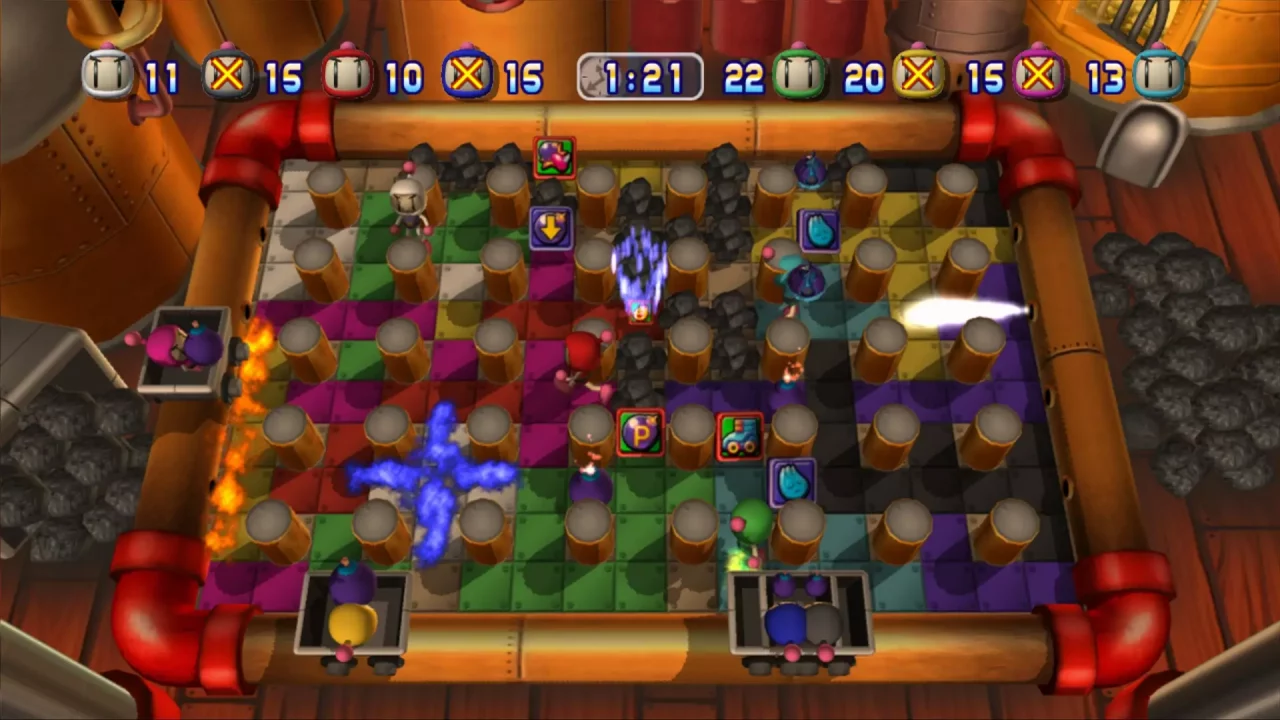The height and width of the screenshot is (720, 1280).
Task: Click the blue droplet power-up near yellow tiles
Action: tap(818, 228)
